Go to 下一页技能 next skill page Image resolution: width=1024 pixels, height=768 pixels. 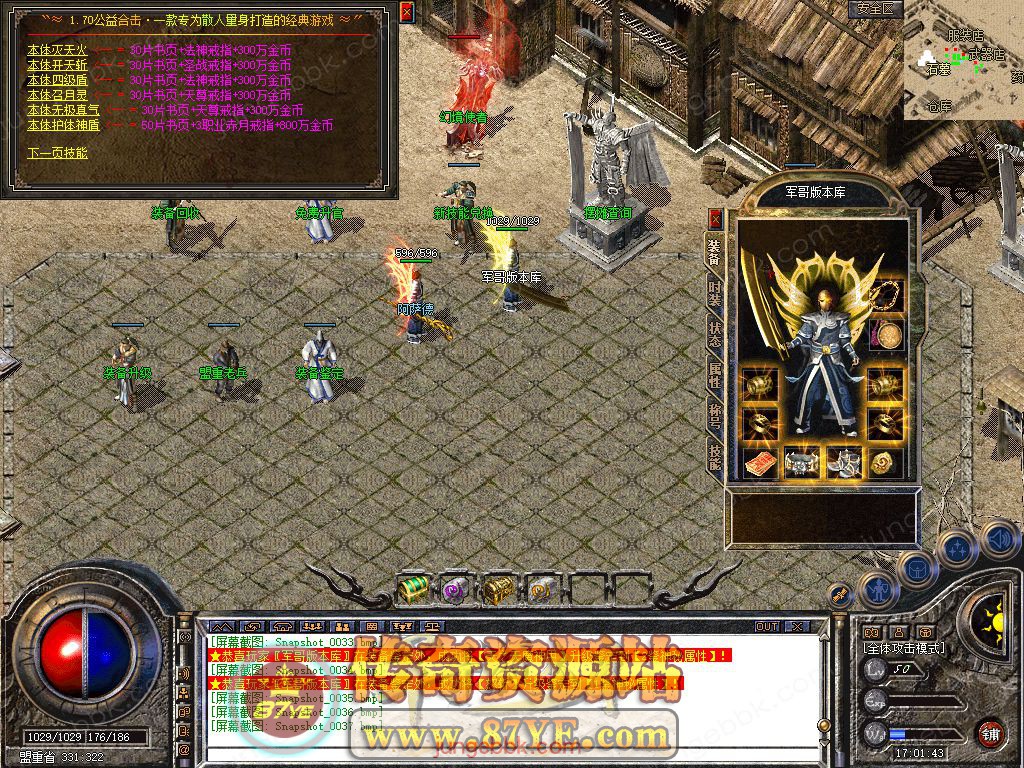coord(57,153)
